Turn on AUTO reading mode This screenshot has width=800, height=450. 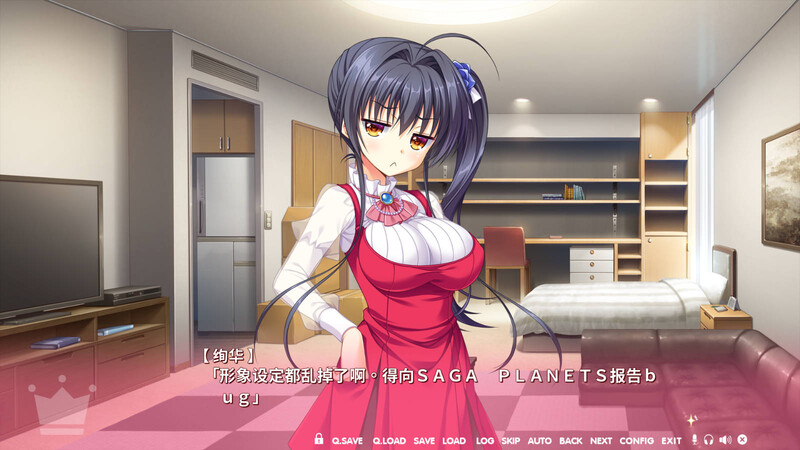click(540, 440)
